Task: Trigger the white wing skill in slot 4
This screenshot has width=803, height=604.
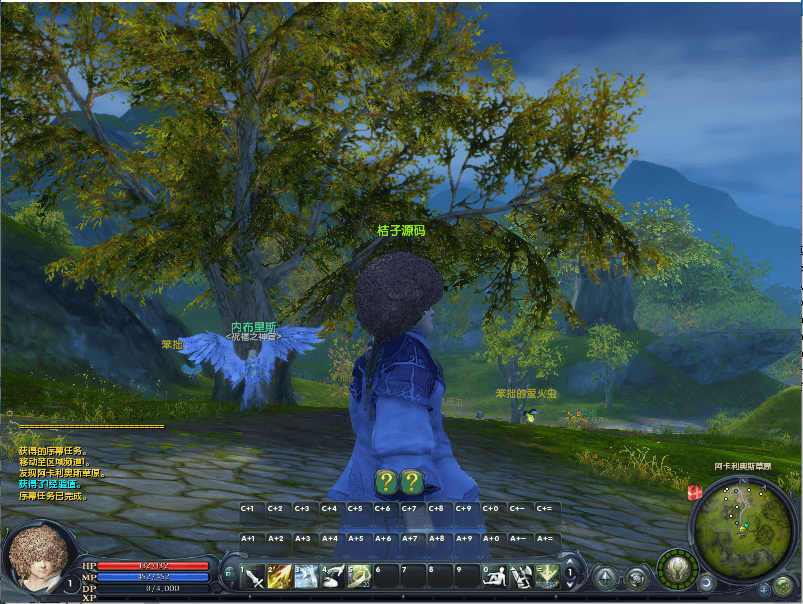Action: click(332, 577)
